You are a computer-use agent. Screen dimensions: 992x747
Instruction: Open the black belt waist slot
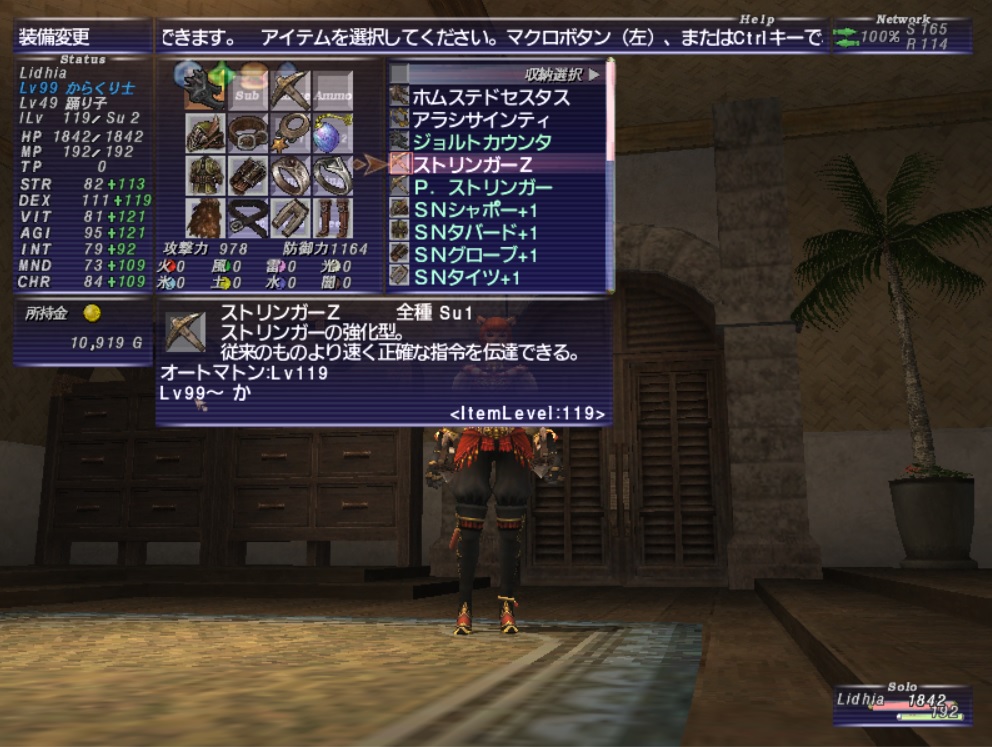click(x=247, y=218)
